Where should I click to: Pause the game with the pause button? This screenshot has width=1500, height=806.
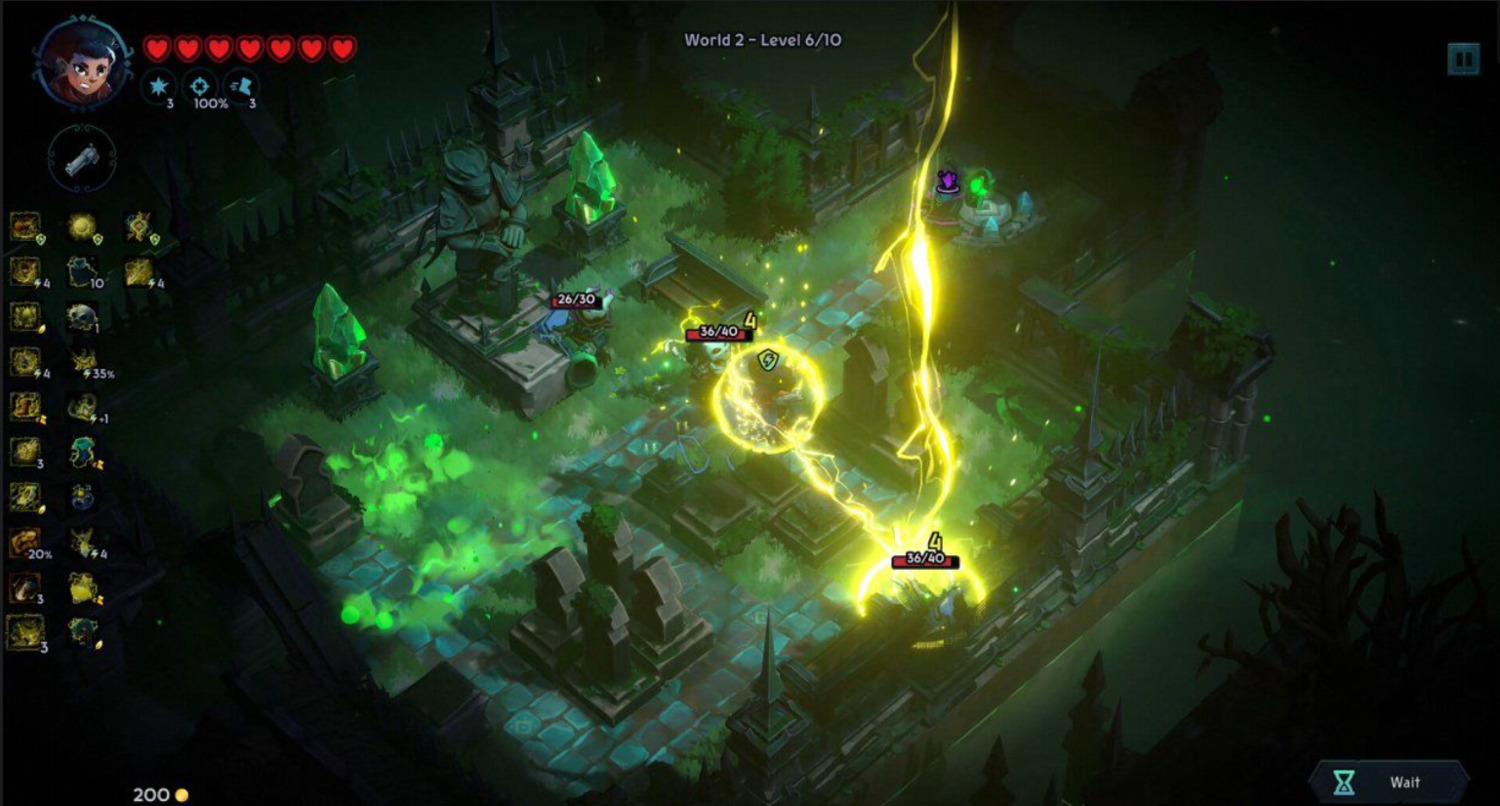pos(1463,59)
